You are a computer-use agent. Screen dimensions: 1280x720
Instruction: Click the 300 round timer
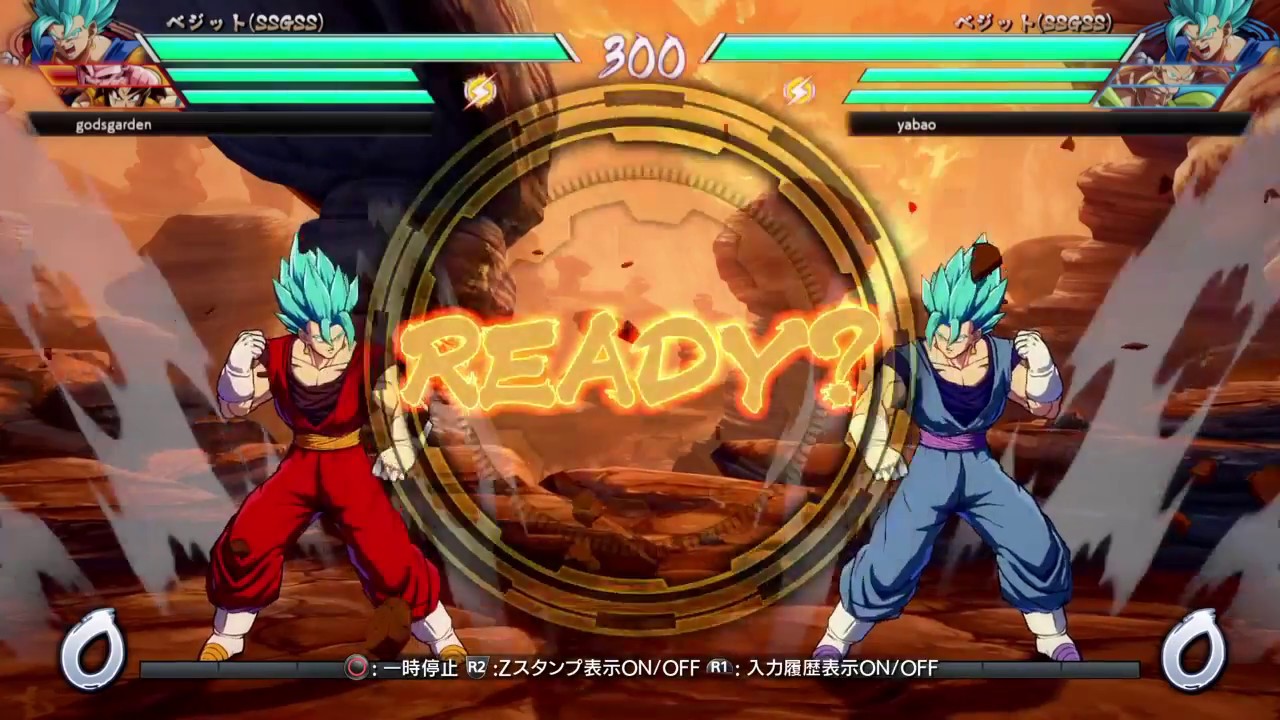click(x=640, y=58)
